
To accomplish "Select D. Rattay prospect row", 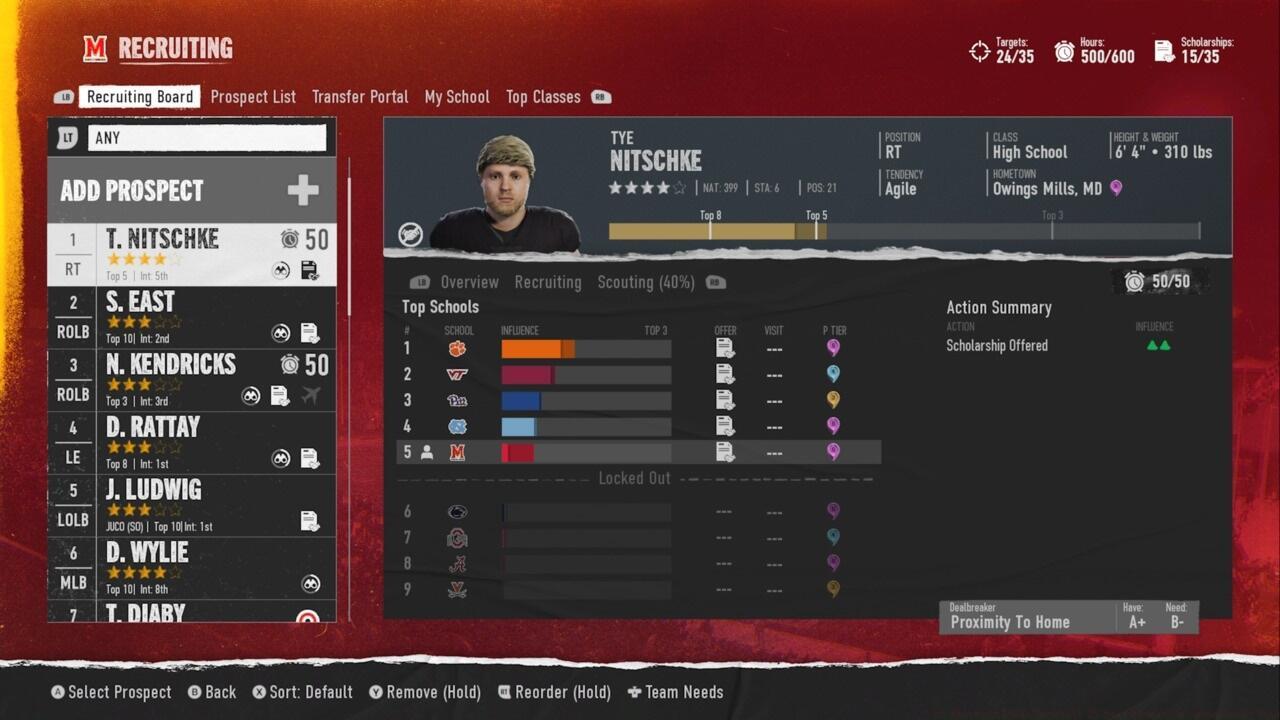I will (191, 443).
